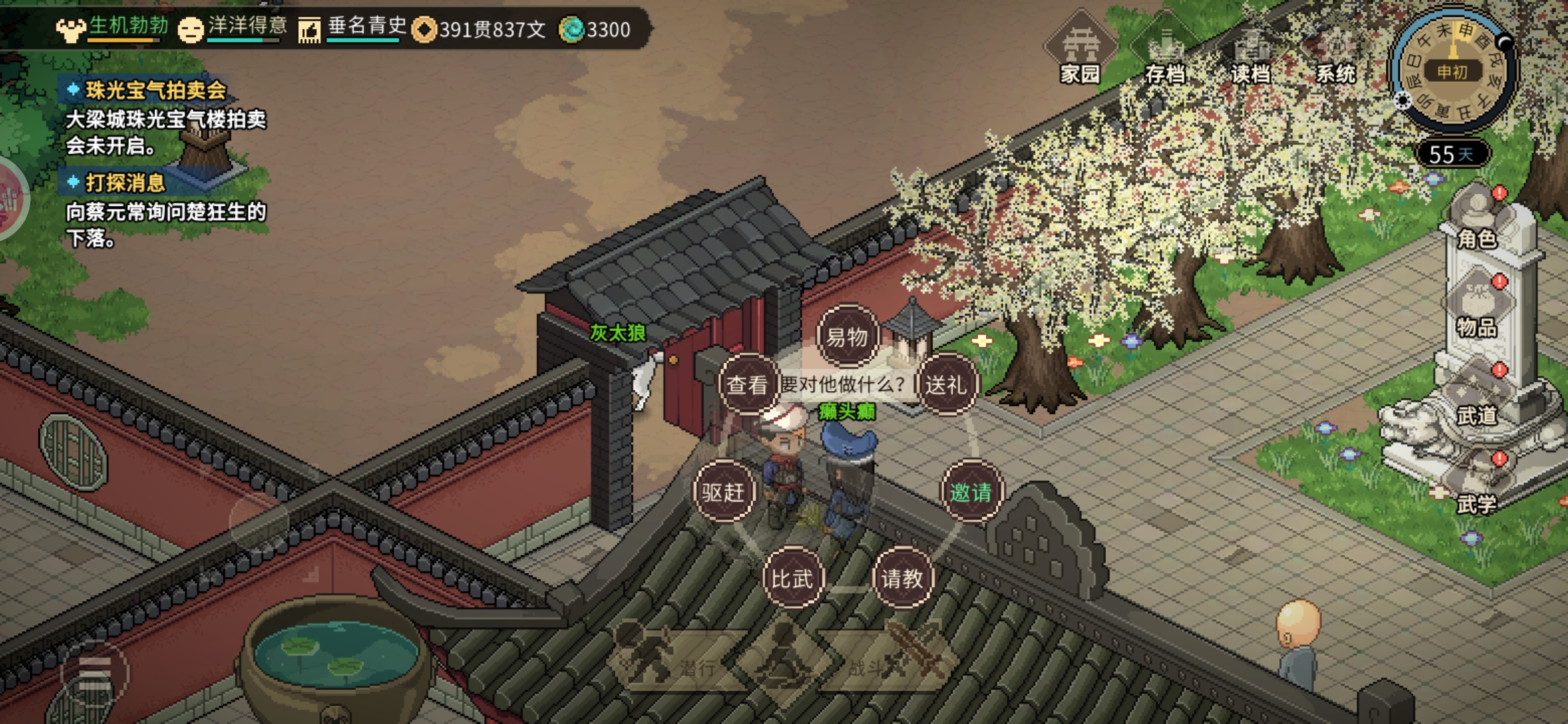
Task: Open the 打探消息 quest entry
Action: [x=125, y=182]
